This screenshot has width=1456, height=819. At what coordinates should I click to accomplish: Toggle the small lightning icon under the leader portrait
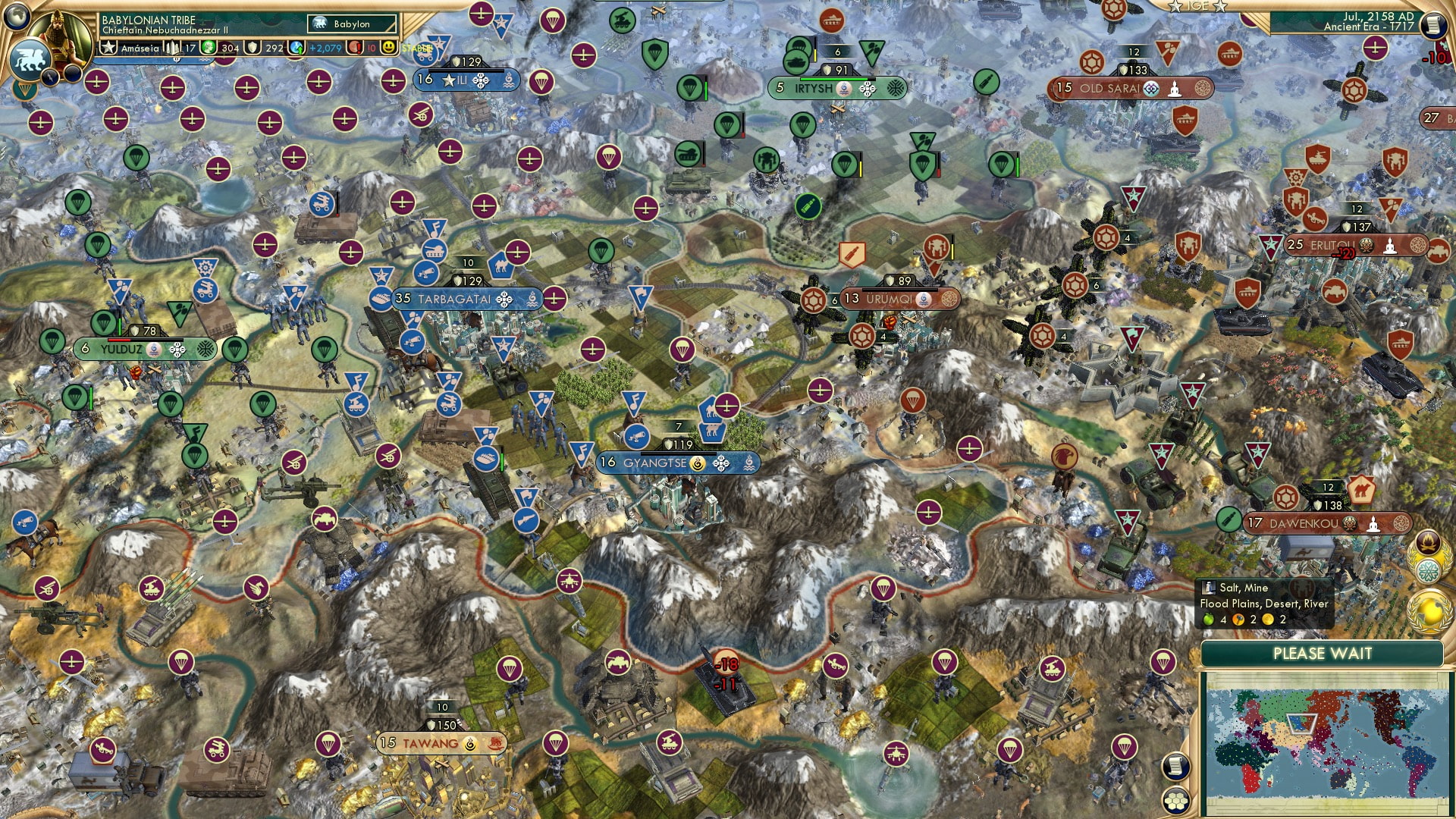coord(50,75)
